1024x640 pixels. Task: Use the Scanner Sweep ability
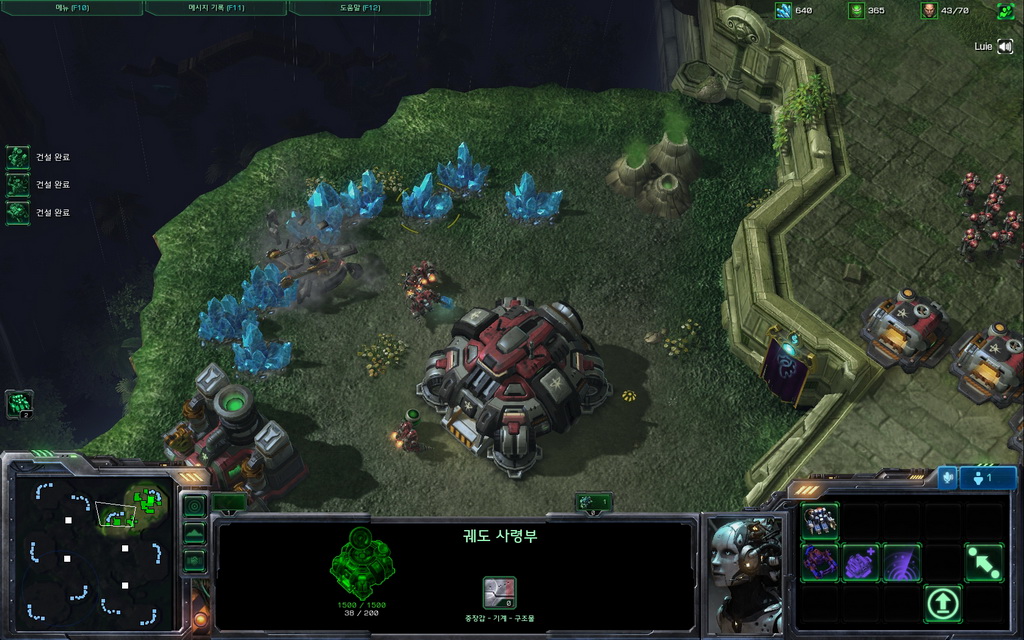pos(902,562)
